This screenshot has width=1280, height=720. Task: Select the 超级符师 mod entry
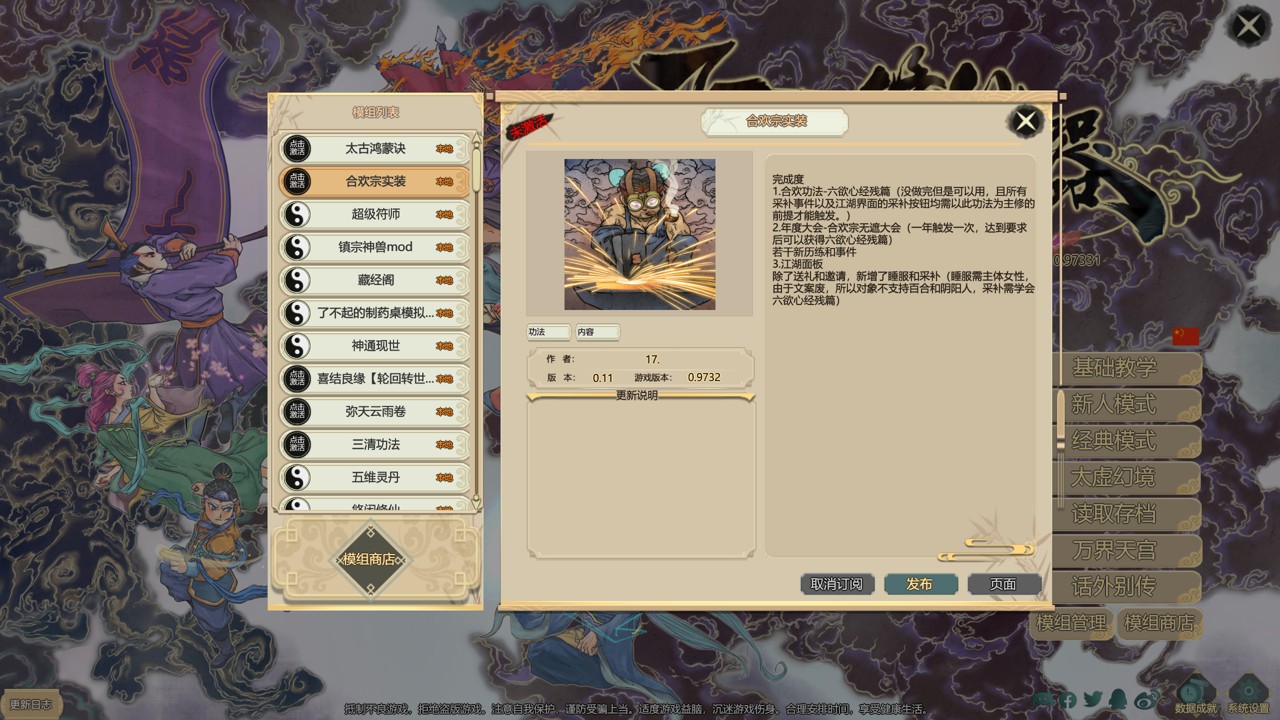[375, 214]
